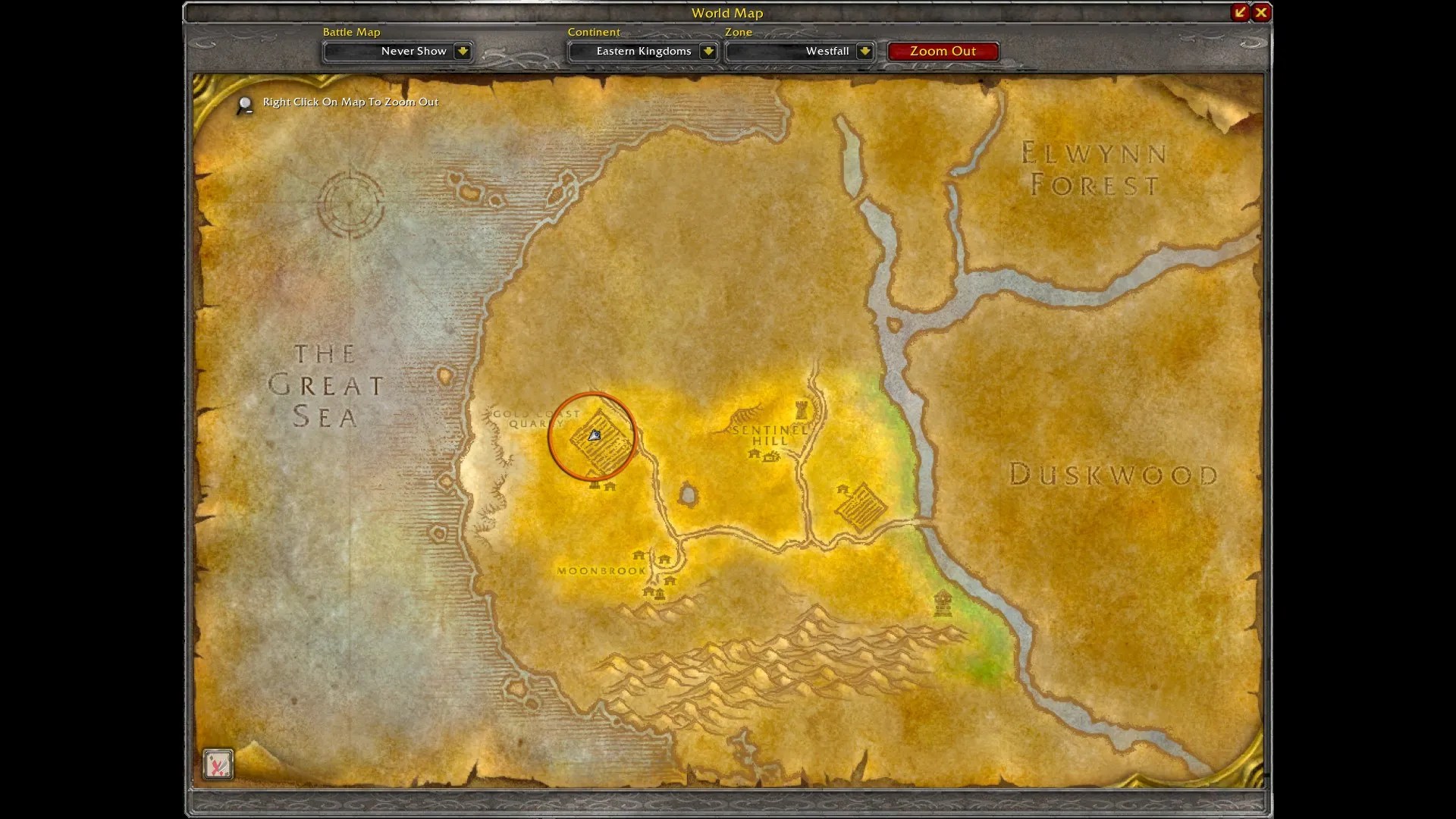Click the minimize arrow in the title bar
This screenshot has width=1456, height=819.
1239,12
